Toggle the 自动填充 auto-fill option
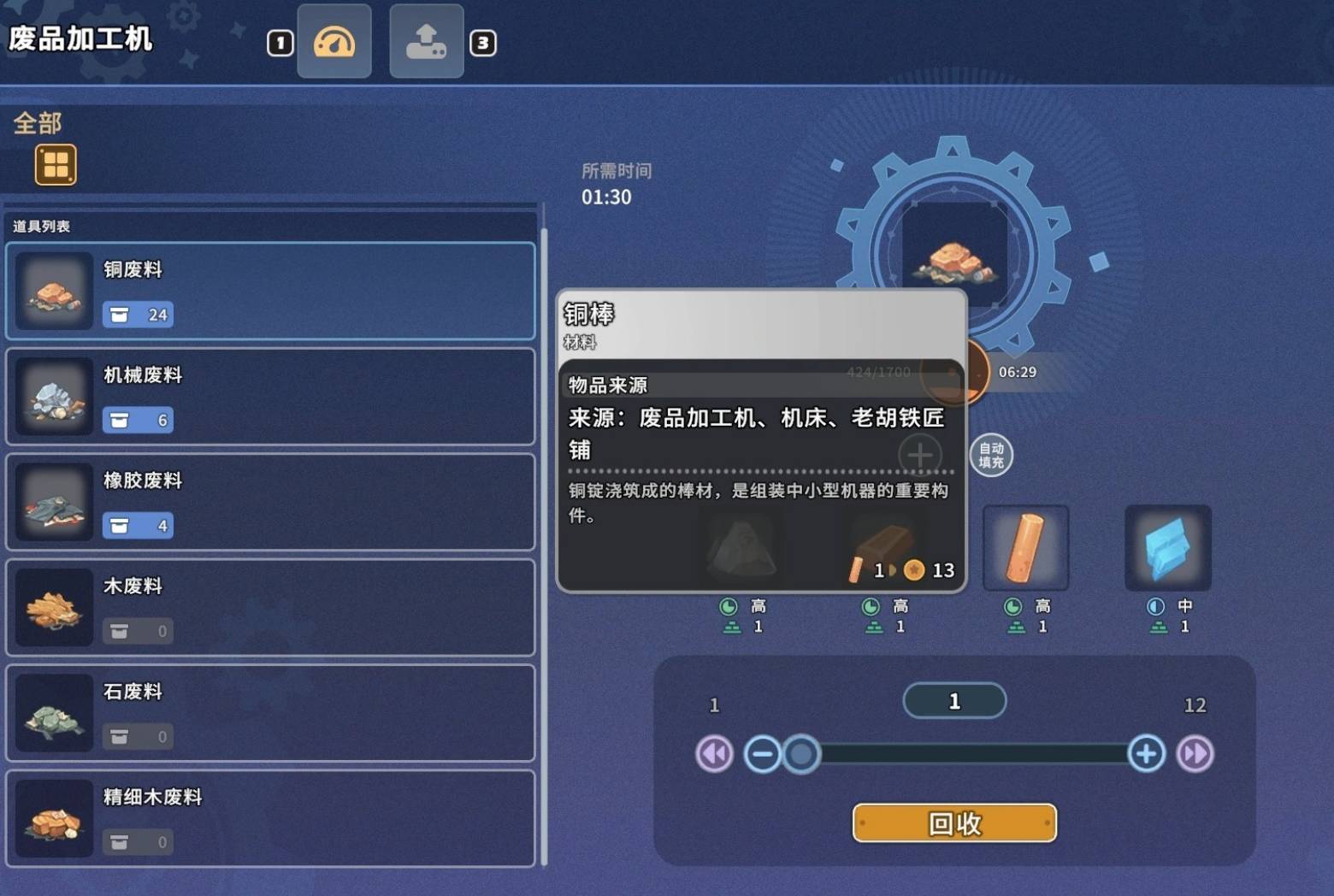1334x896 pixels. point(989,455)
